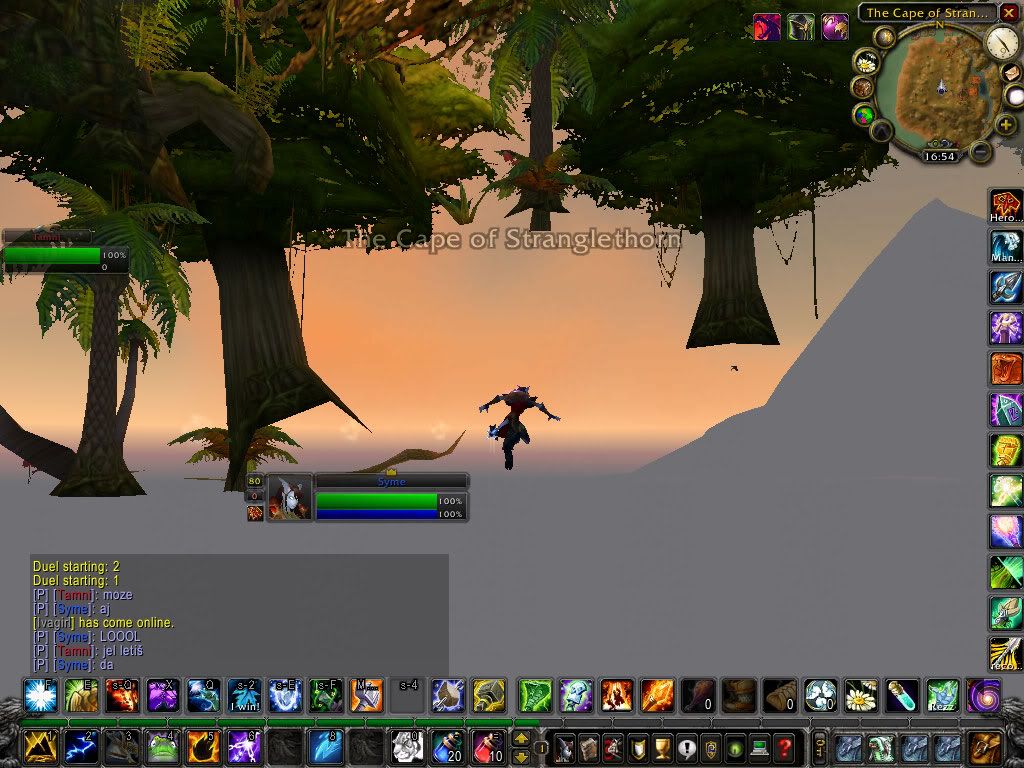Select the Syme player portrait frame
Image resolution: width=1024 pixels, height=768 pixels.
click(290, 498)
